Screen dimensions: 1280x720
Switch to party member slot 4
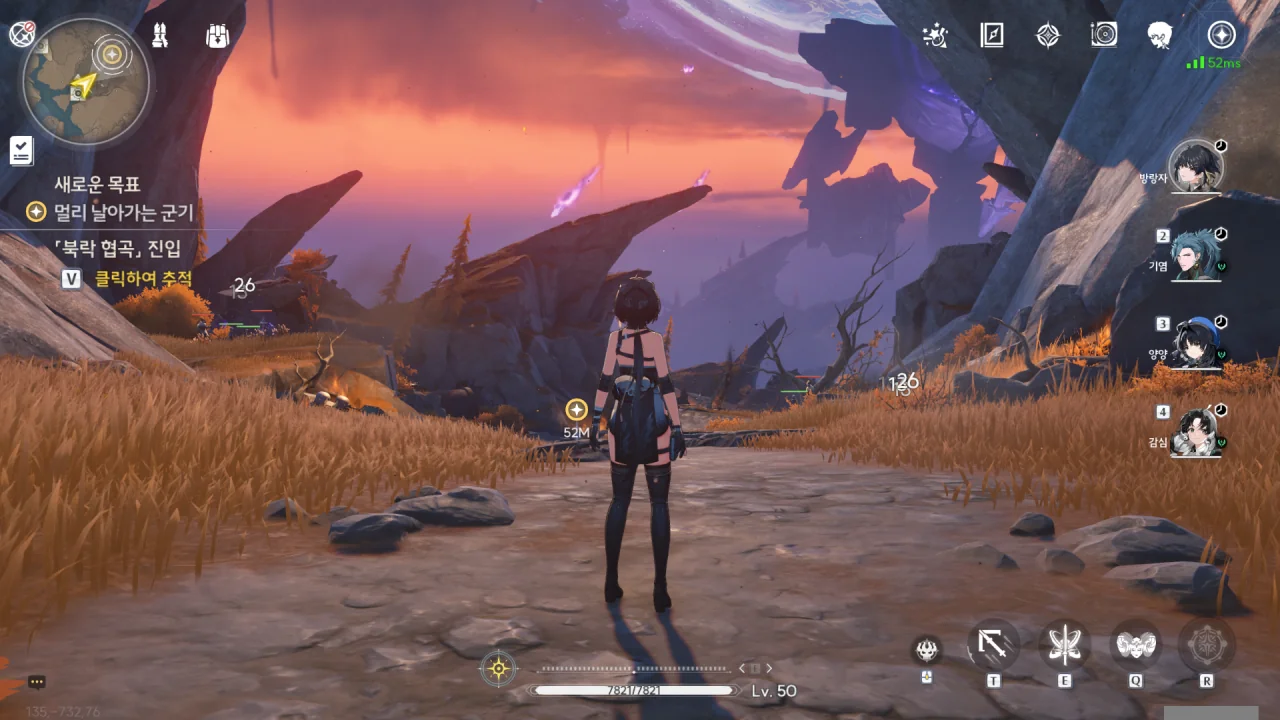point(1196,431)
